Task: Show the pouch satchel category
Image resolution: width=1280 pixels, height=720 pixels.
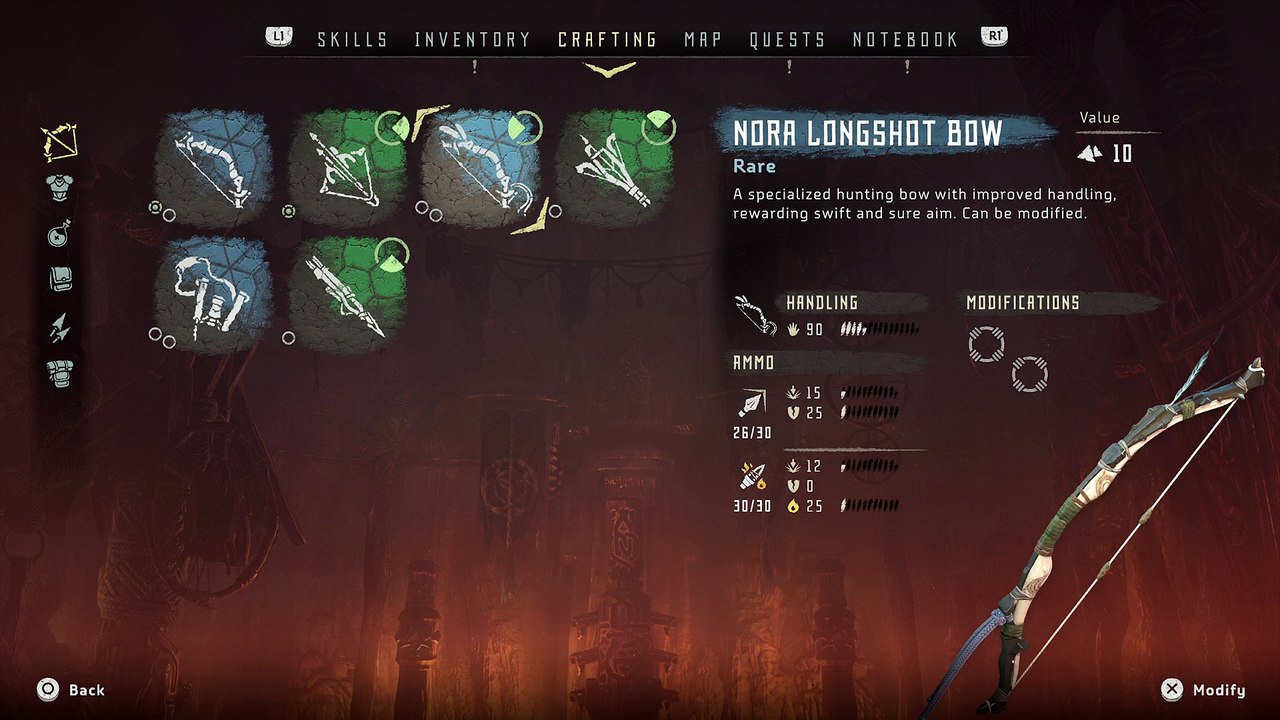Action: tap(60, 280)
